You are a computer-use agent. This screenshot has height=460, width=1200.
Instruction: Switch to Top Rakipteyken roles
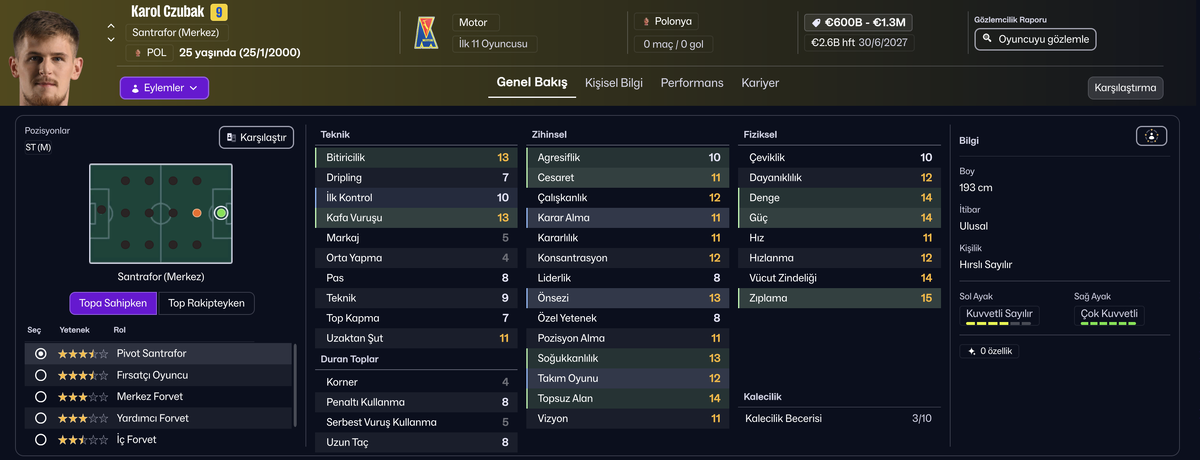click(x=206, y=303)
